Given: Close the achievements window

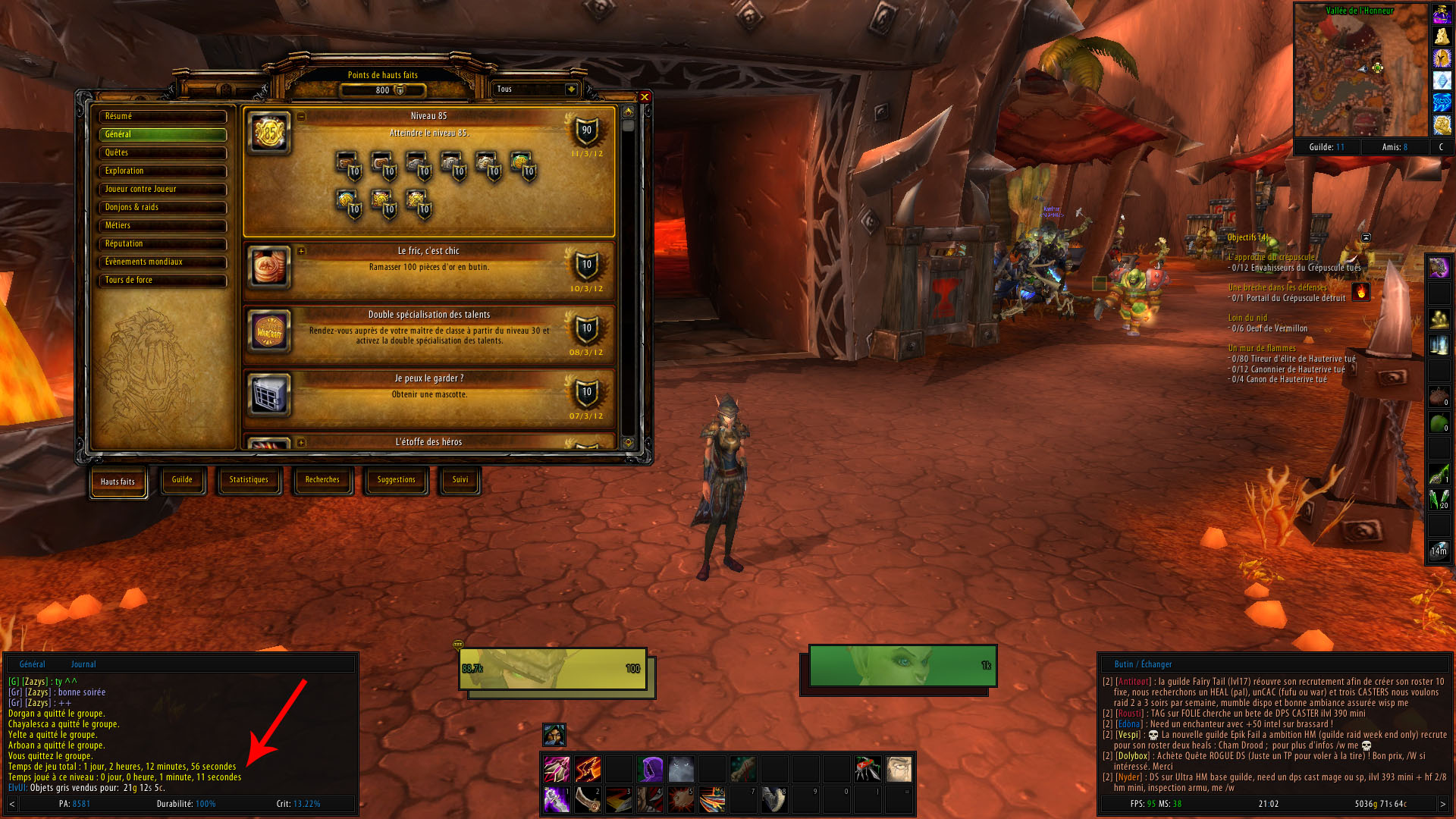Looking at the screenshot, I should coord(644,97).
